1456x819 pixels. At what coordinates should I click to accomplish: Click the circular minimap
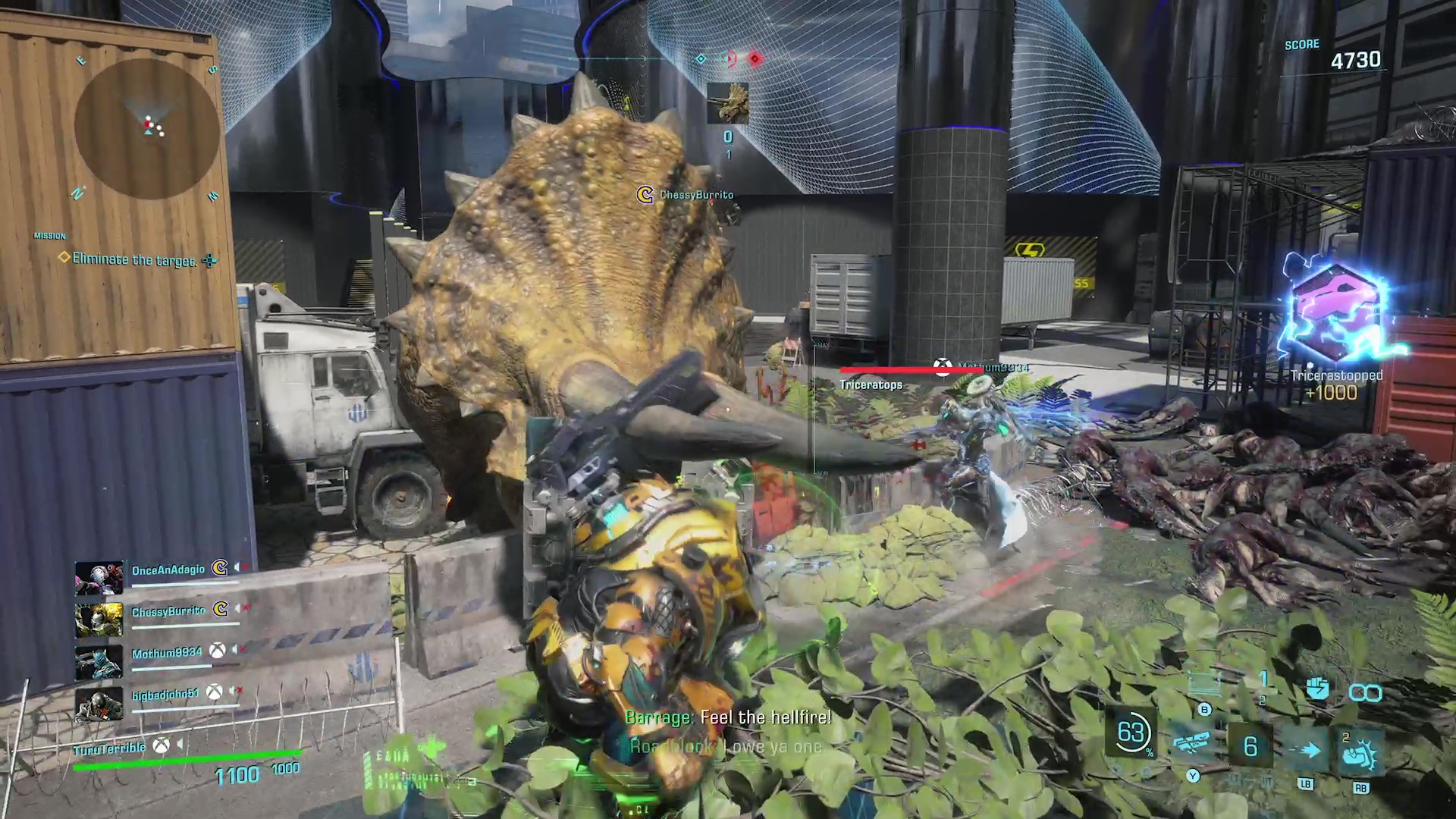[x=147, y=129]
